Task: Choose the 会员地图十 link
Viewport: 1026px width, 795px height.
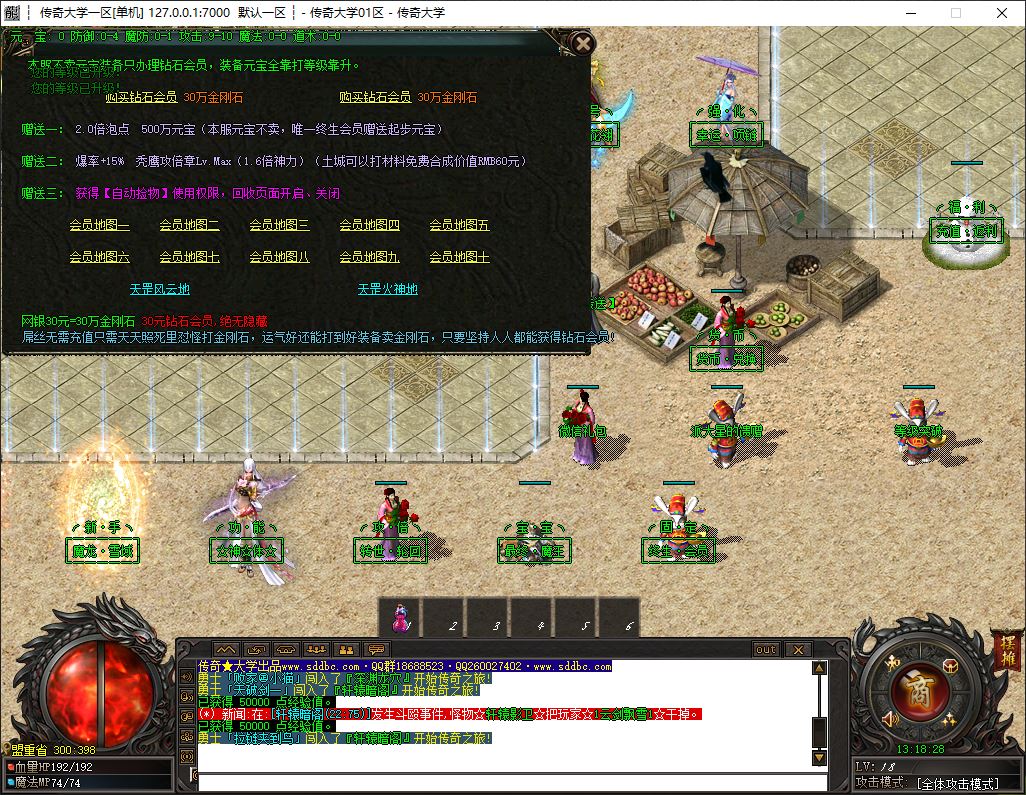Action: click(459, 257)
